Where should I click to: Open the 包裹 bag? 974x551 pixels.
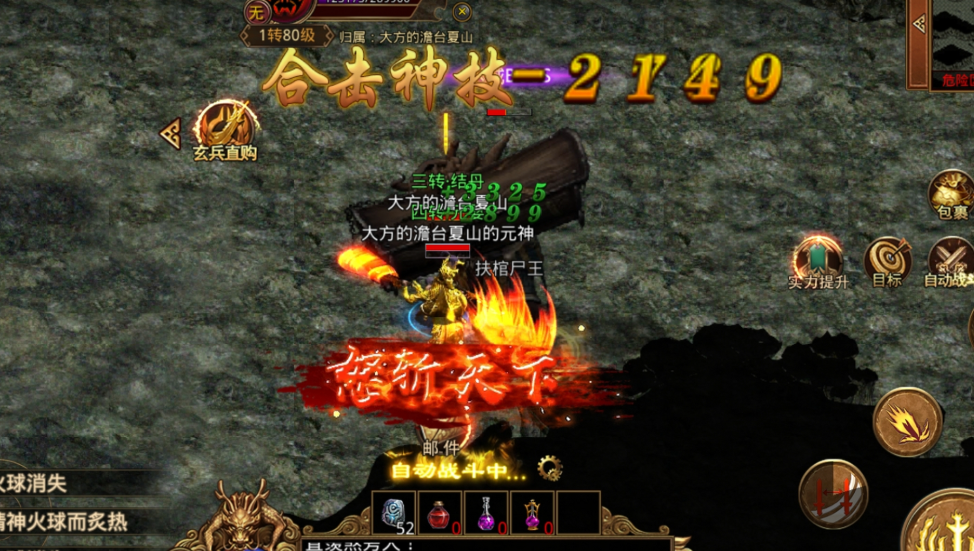[950, 192]
